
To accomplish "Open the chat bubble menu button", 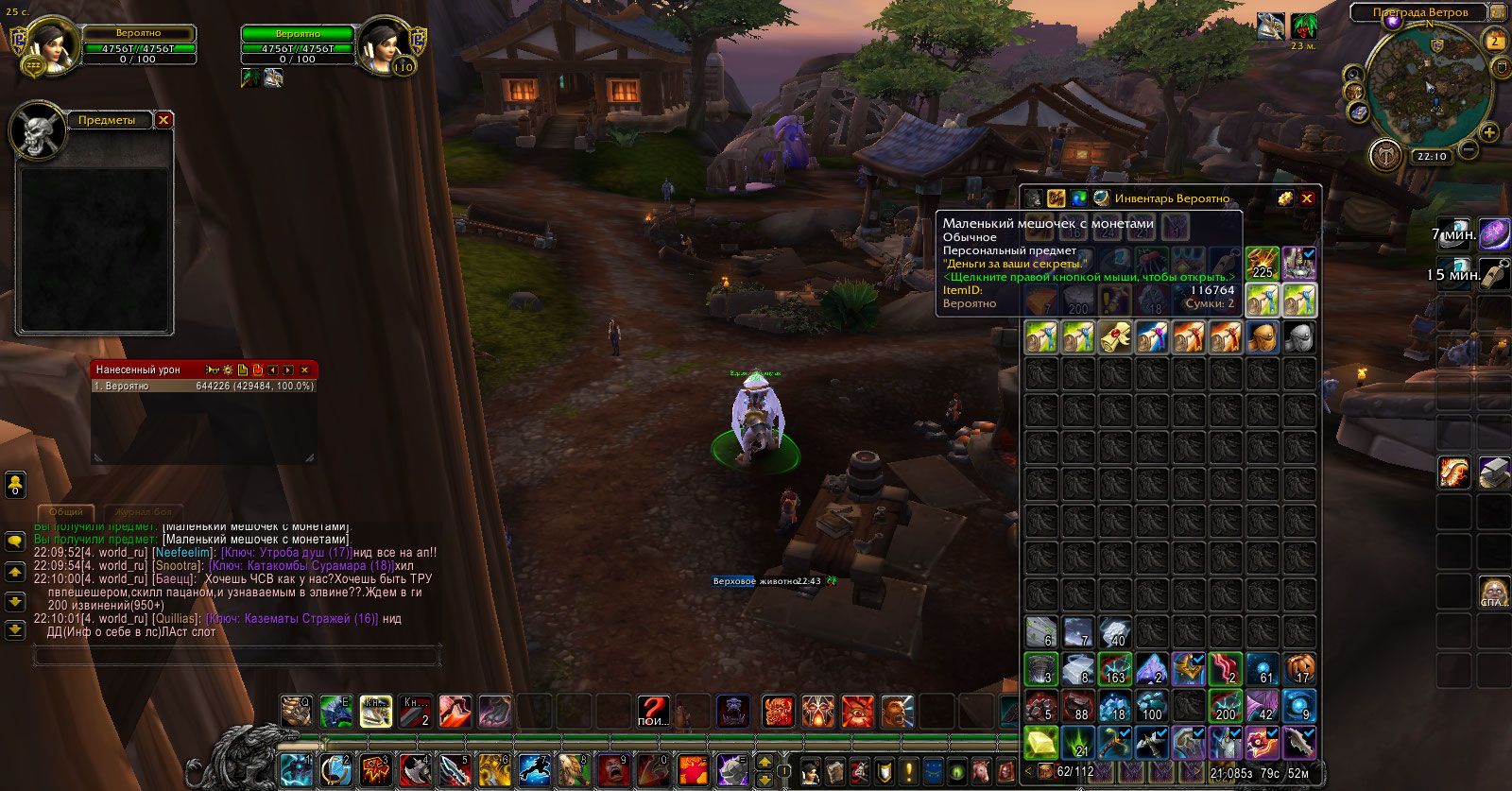I will pos(15,541).
